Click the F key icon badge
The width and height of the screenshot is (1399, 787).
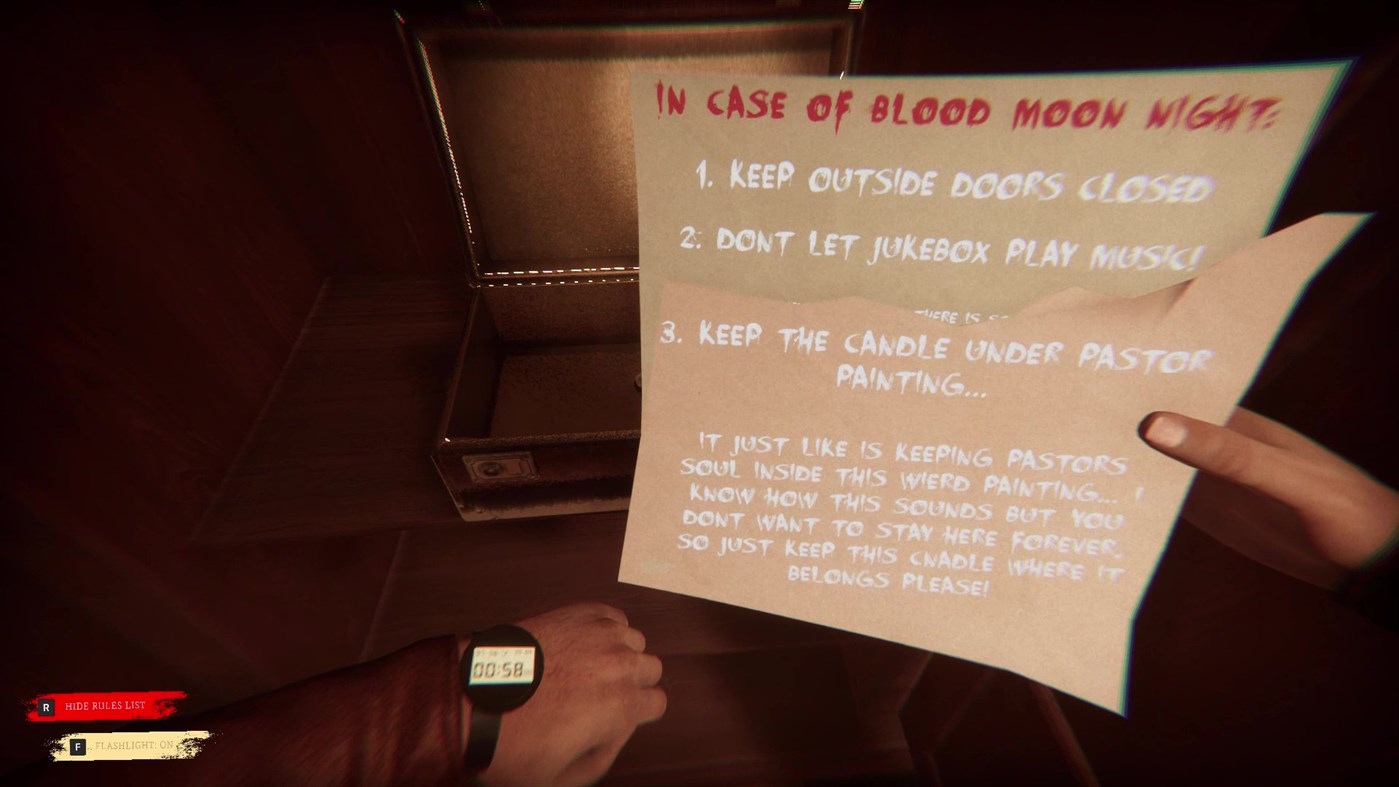tap(78, 745)
